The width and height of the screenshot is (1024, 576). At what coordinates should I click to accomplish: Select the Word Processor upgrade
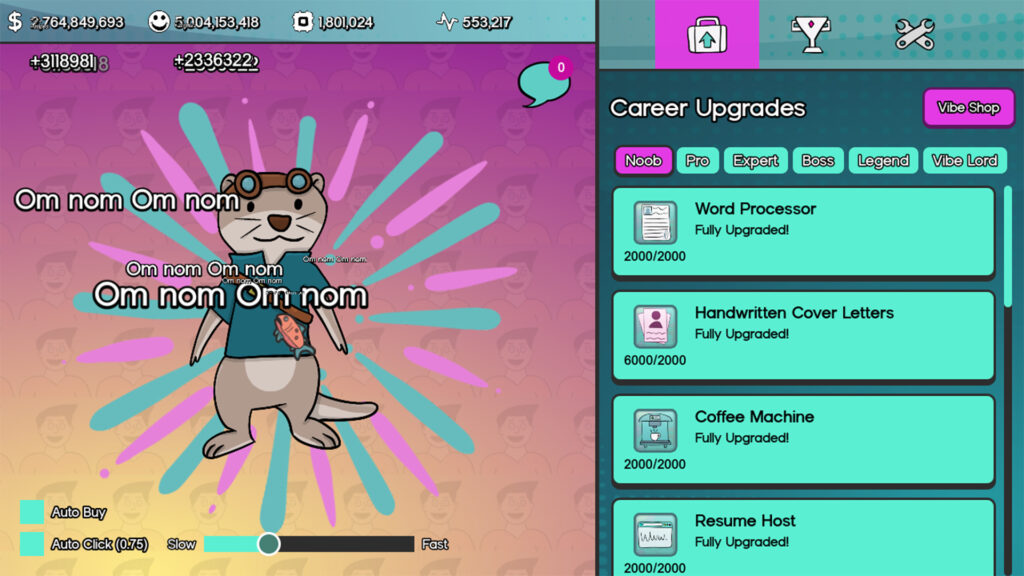tap(803, 232)
